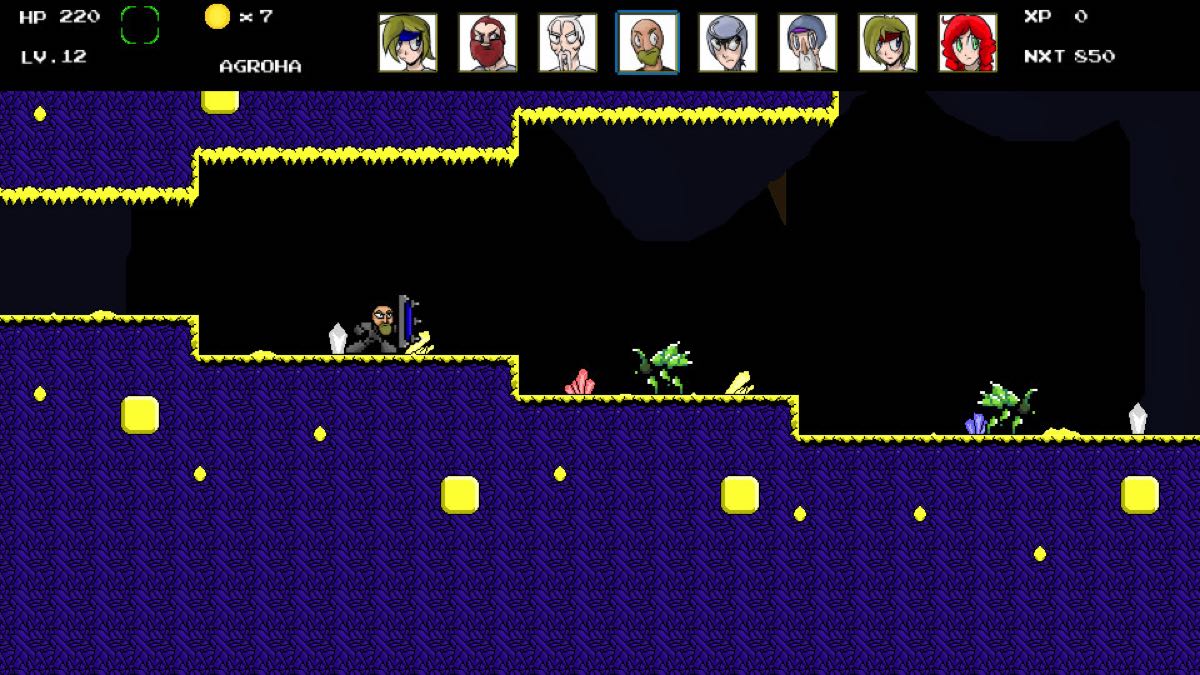Switch to the hooded white-bearded wizard portrait
Screen dimensions: 1200x675
808,43
